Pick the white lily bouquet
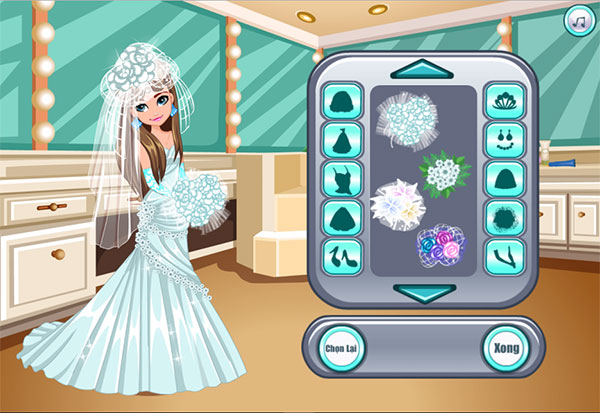The height and width of the screenshot is (413, 600). pyautogui.click(x=396, y=203)
